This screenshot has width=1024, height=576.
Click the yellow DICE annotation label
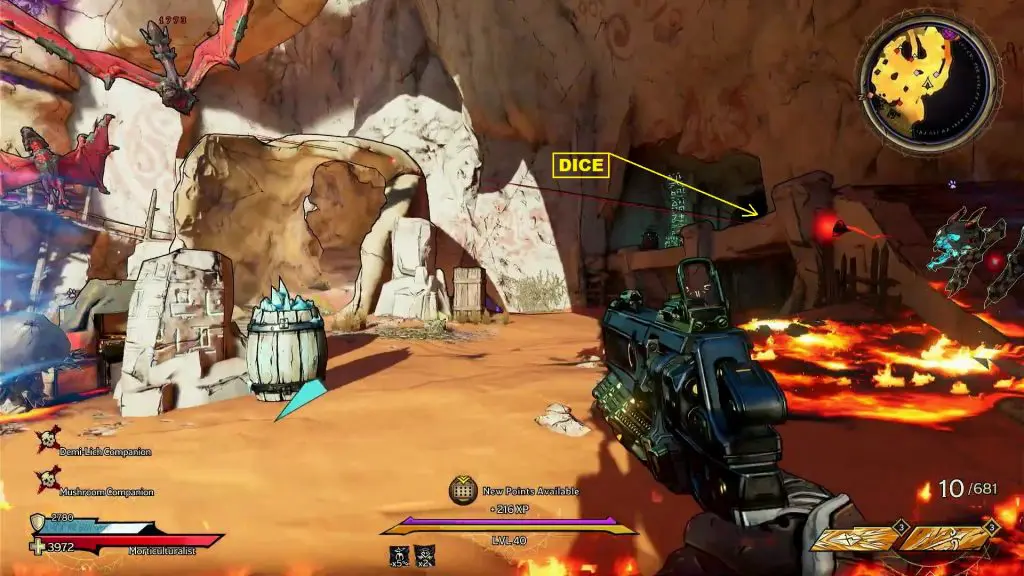tap(581, 165)
